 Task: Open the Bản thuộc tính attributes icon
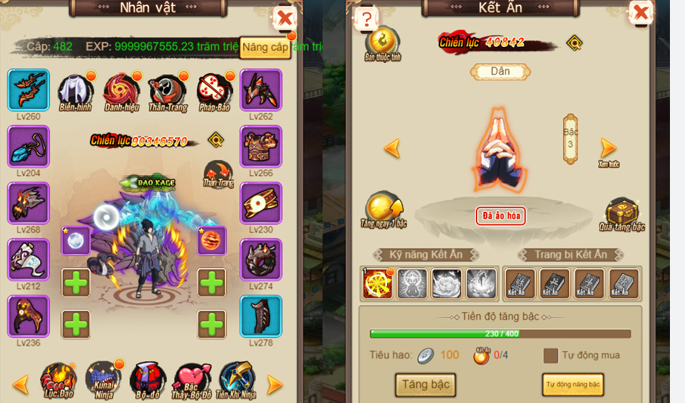click(382, 43)
